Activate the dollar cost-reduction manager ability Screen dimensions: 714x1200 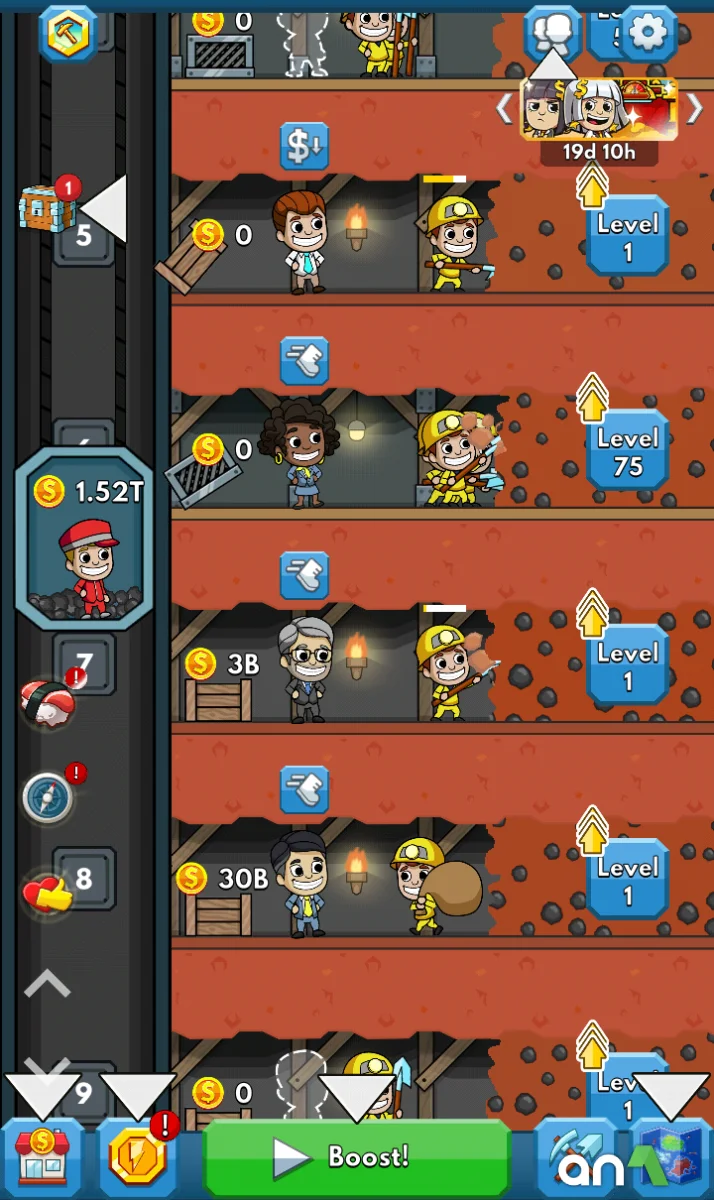click(304, 146)
